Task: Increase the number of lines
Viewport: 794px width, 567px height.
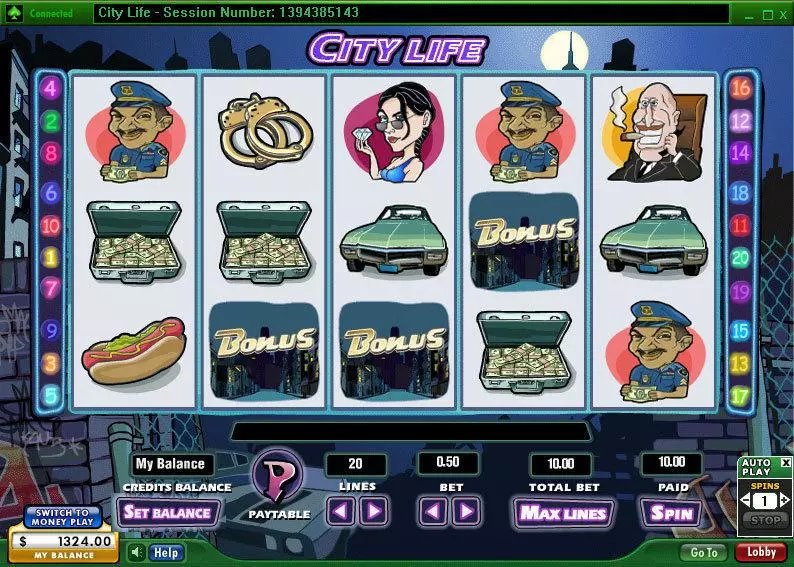Action: [373, 513]
